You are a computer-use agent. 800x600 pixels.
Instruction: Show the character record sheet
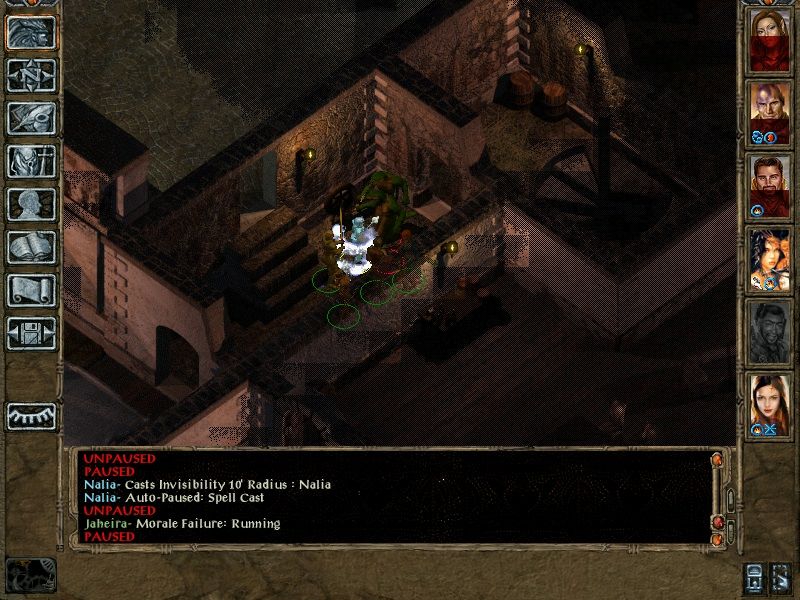click(x=31, y=204)
